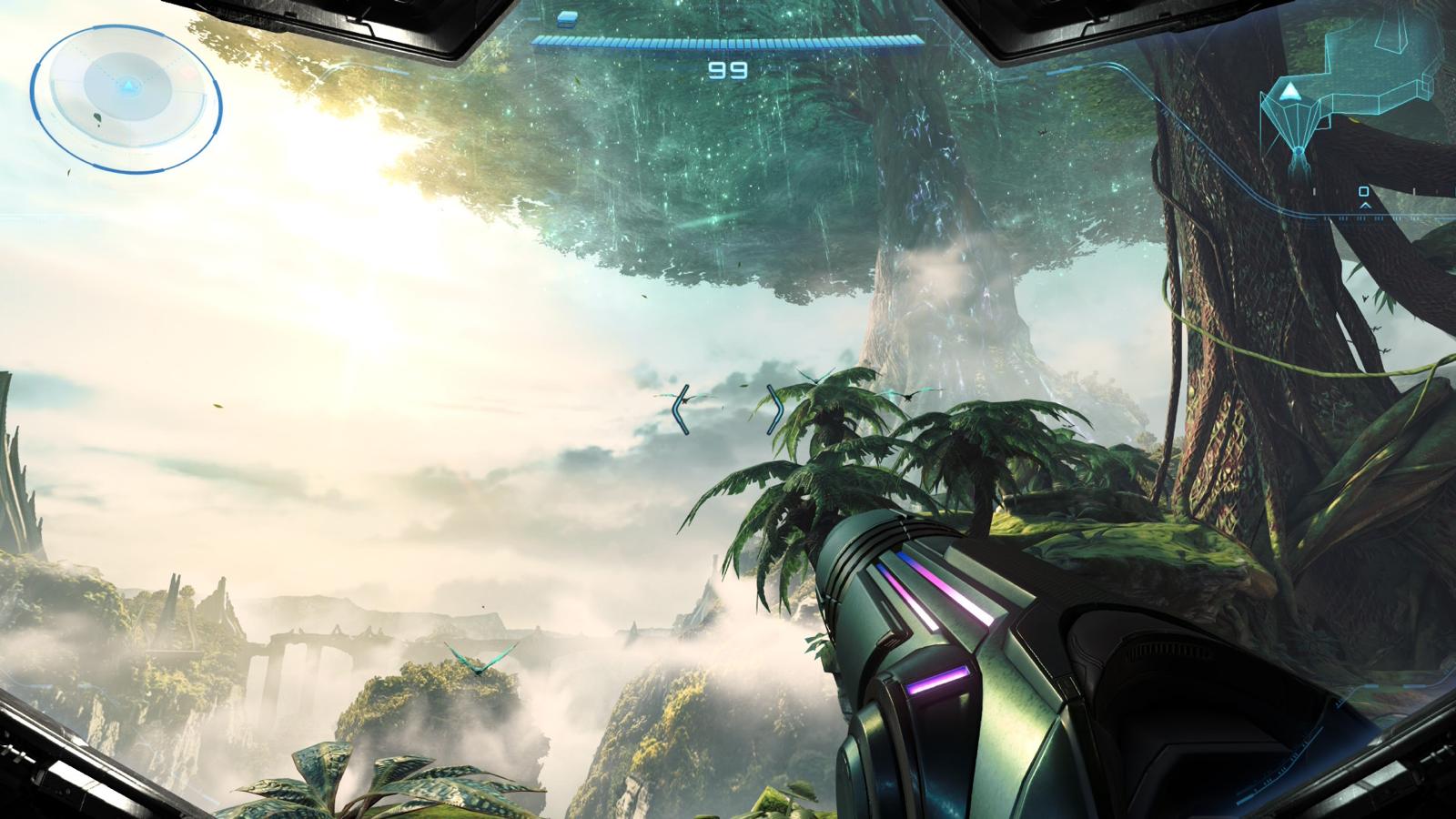This screenshot has width=1456, height=819.
Task: Select the energy tank icon above the bar
Action: tap(567, 17)
